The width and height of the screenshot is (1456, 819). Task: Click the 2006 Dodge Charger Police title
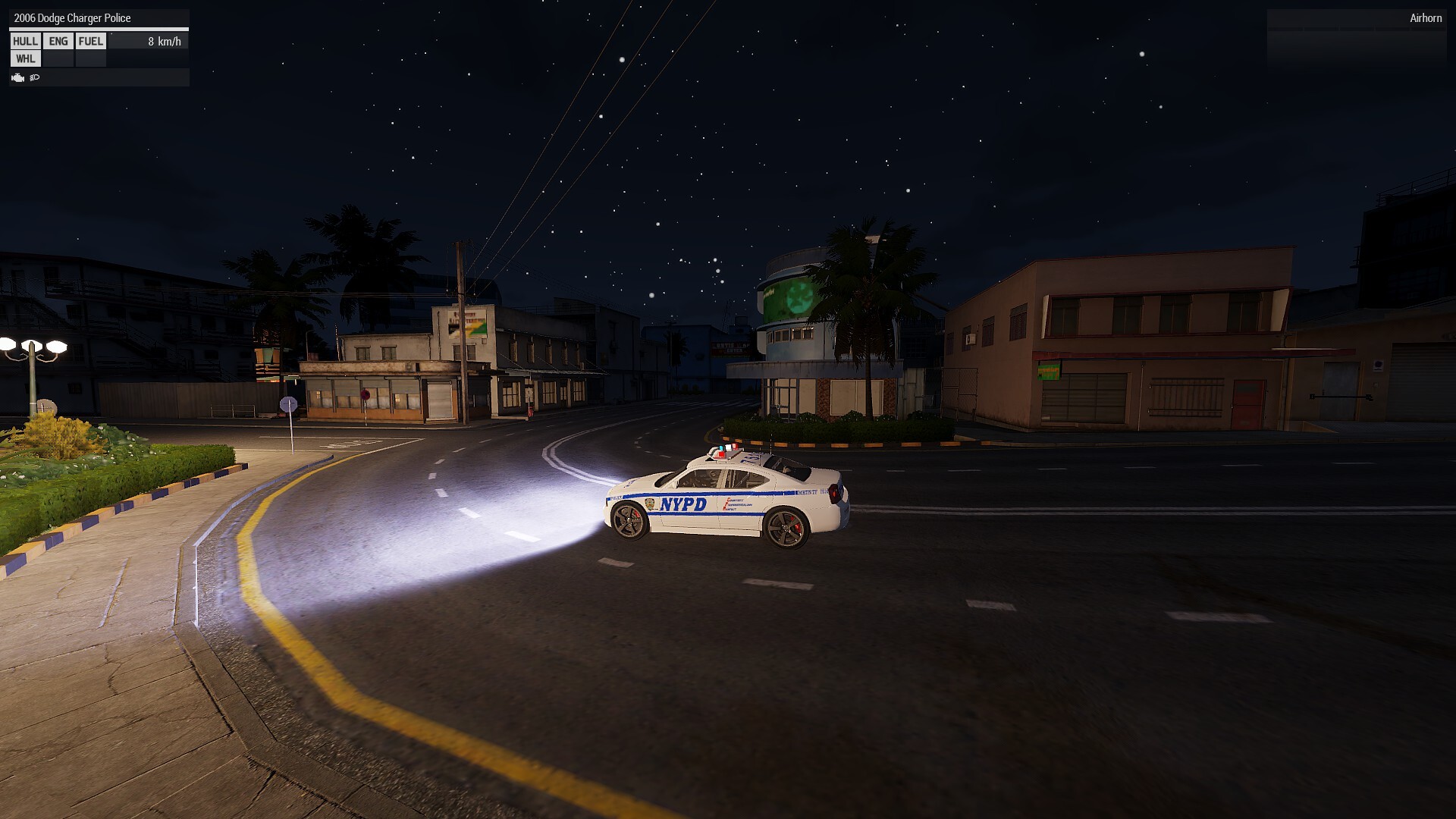pos(72,18)
